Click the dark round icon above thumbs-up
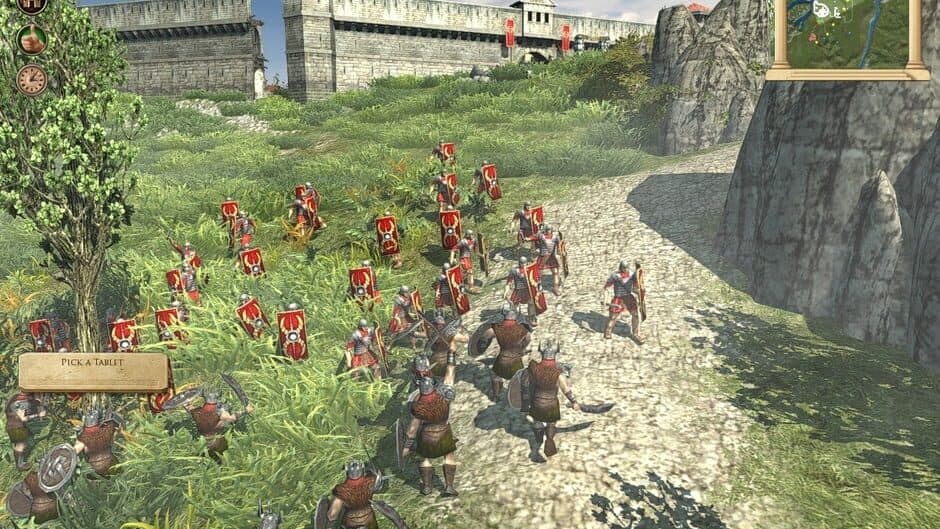Screen dimensions: 940x529 tap(31, 5)
